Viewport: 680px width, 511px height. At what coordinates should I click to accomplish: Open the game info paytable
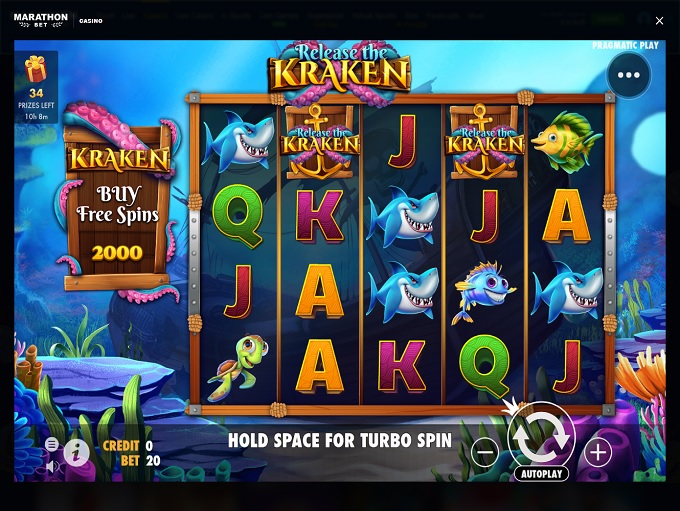pyautogui.click(x=77, y=453)
